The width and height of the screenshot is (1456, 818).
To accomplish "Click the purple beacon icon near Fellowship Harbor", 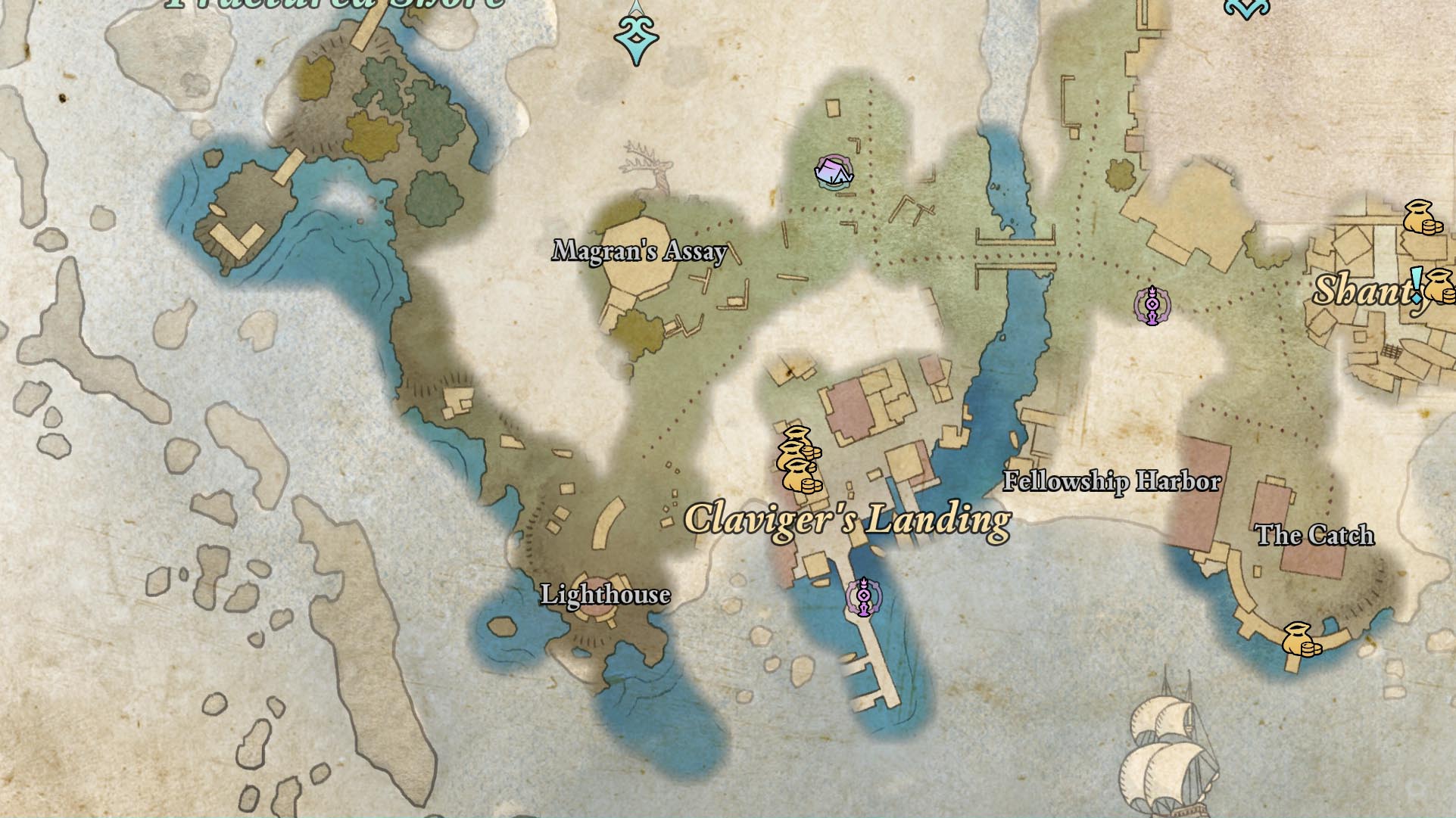I will pyautogui.click(x=1152, y=305).
